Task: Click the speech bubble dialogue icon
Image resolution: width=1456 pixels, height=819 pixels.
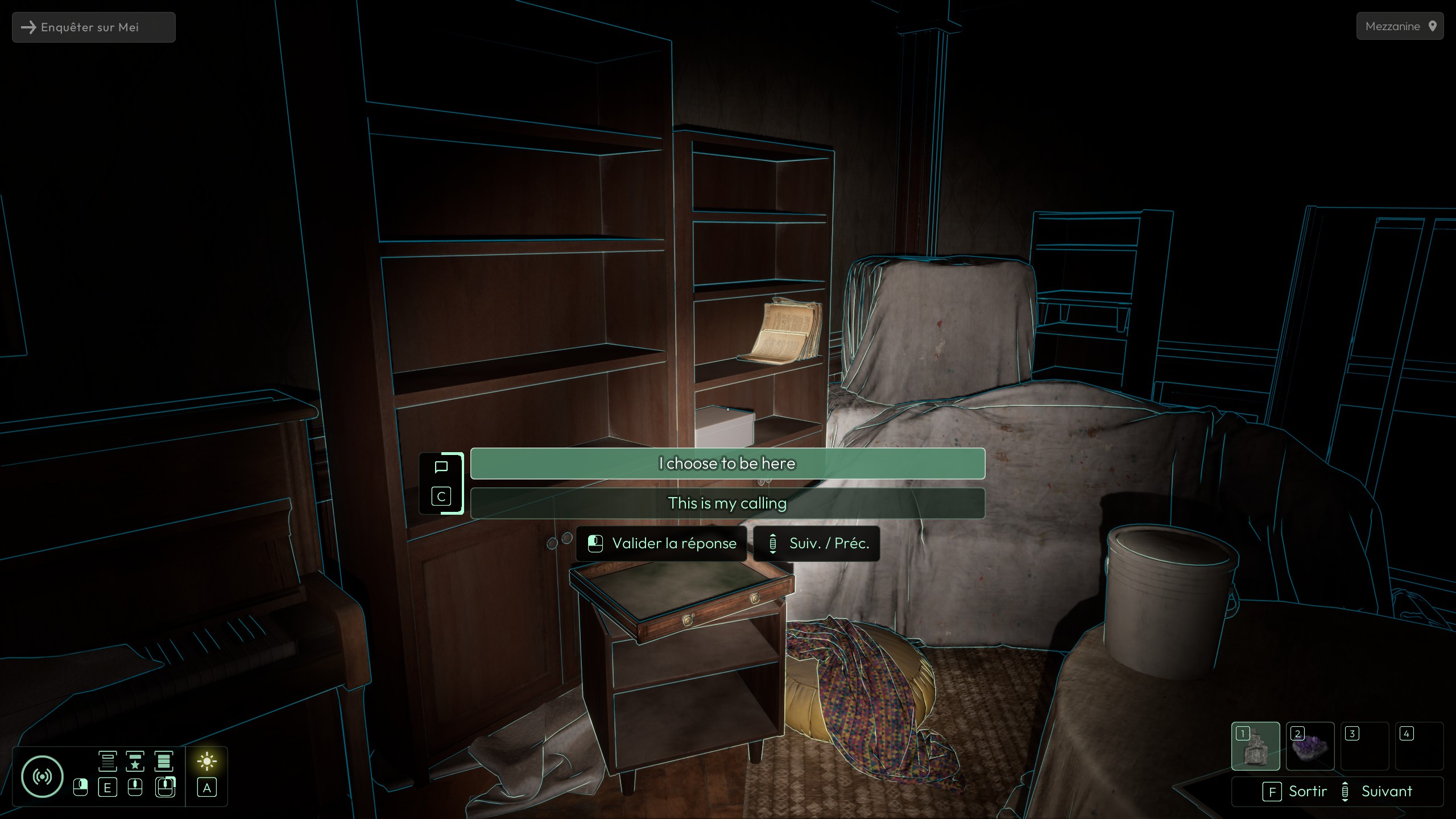Action: (x=441, y=468)
